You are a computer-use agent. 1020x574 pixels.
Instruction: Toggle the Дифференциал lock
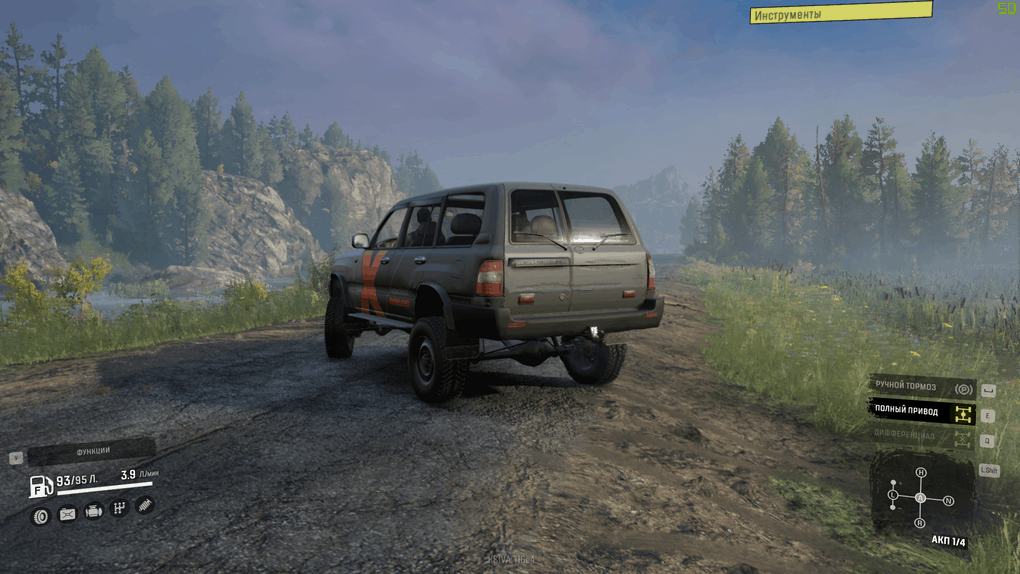pyautogui.click(x=921, y=437)
